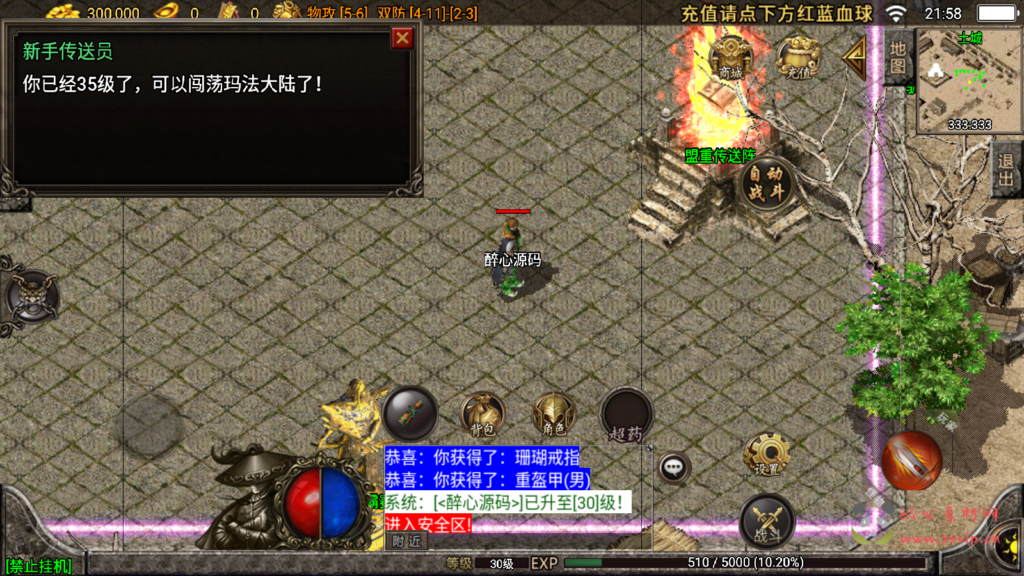Use the scroll item quick slot

411,411
